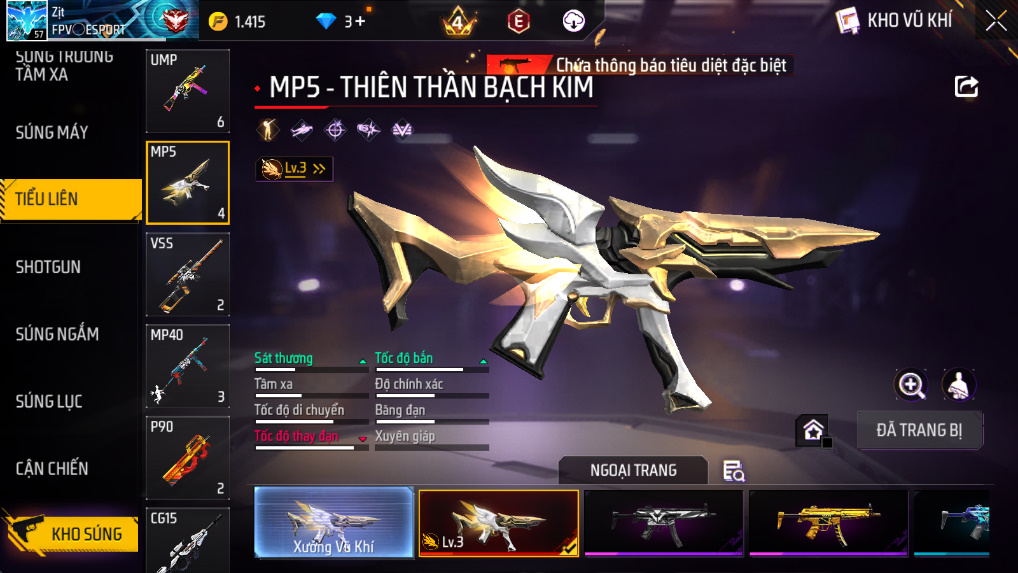Open the KHO VŨ KHÍ weapon vault

[x=896, y=20]
